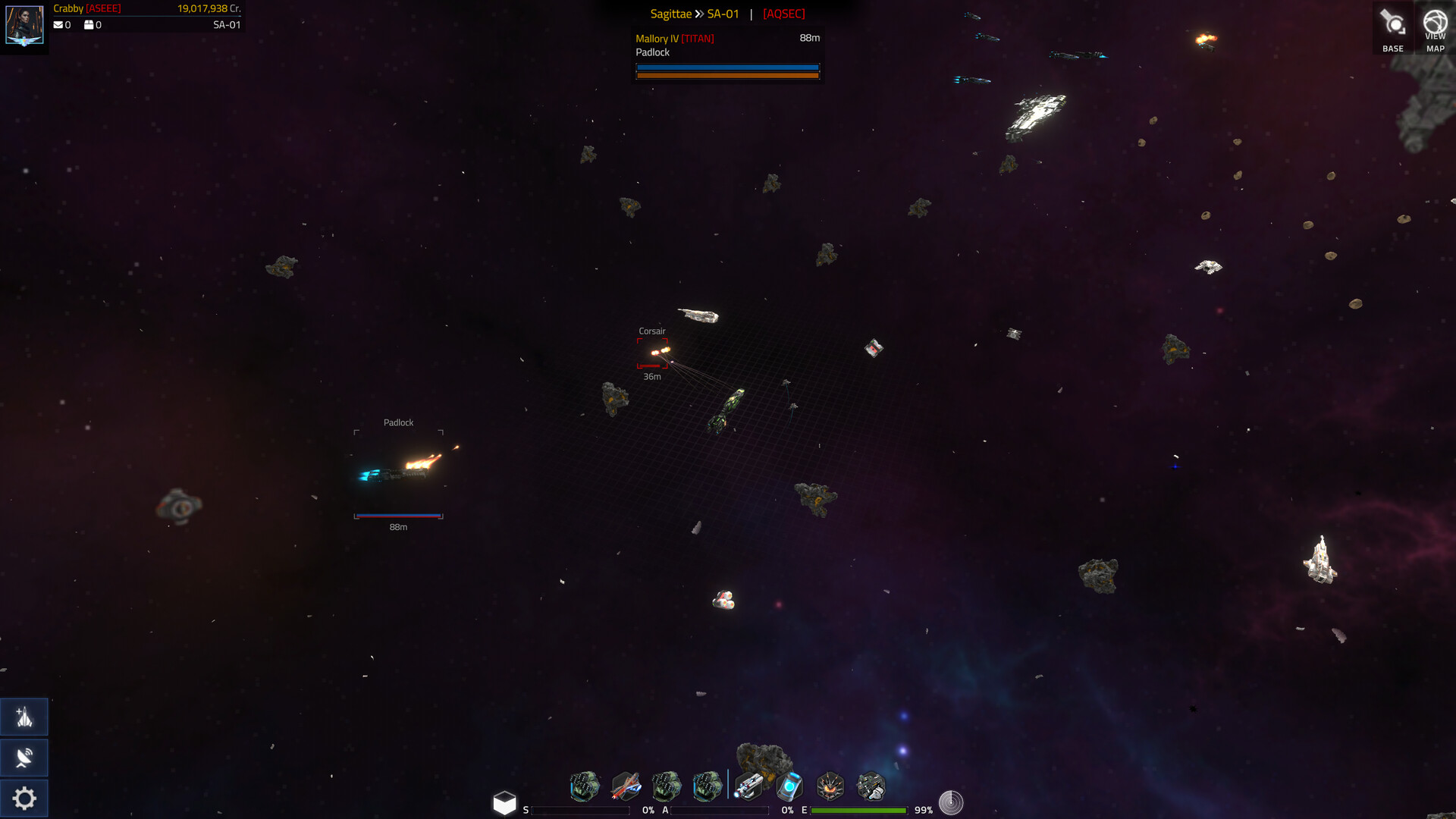
Task: Activate the rocket launcher hotbar slot
Action: point(749,786)
